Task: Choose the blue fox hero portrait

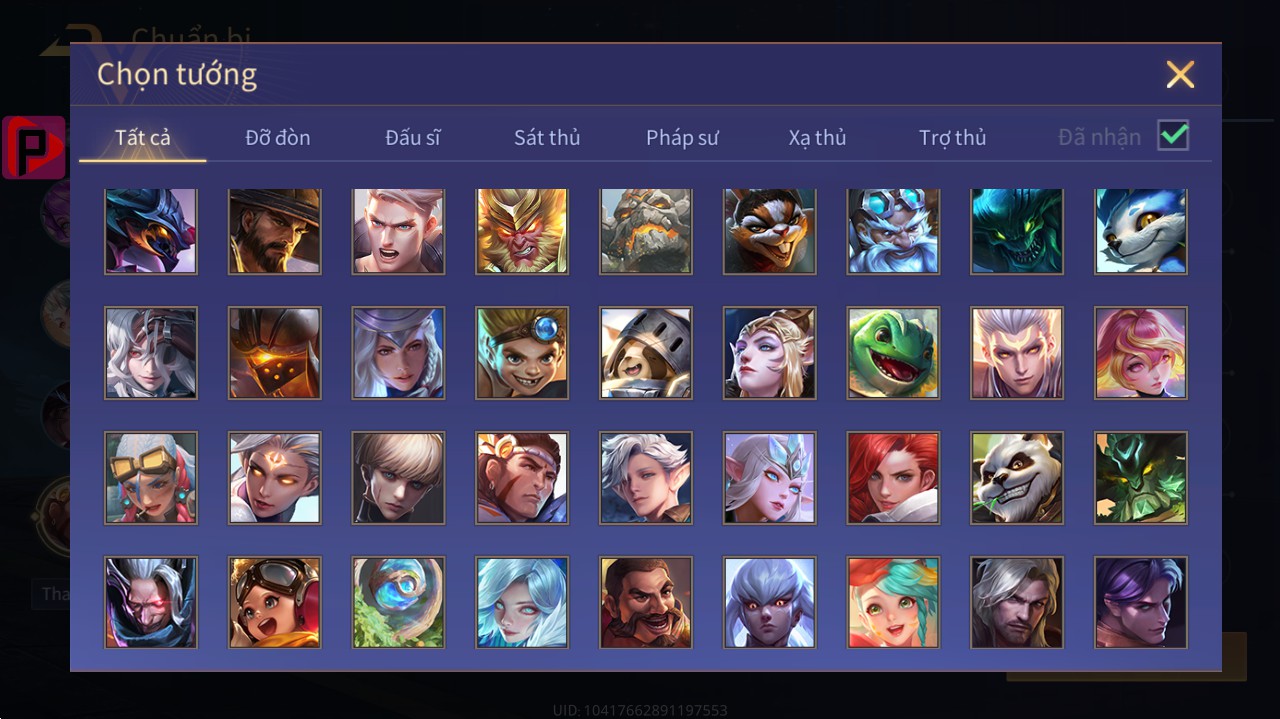Action: 1141,230
